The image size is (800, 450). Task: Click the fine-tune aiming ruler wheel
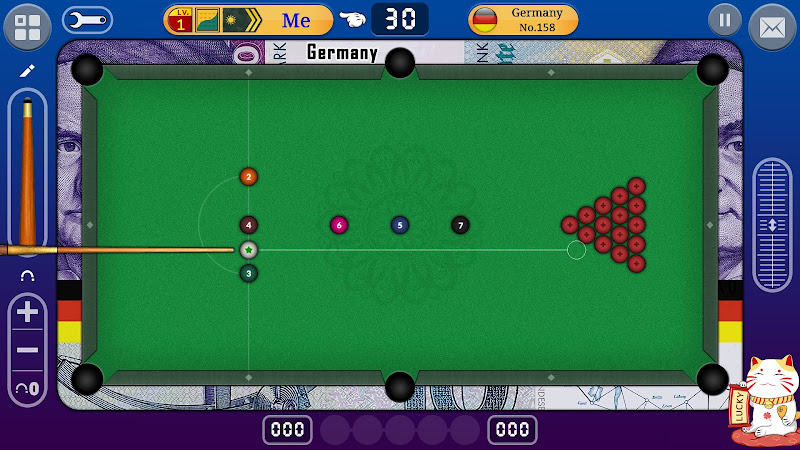(772, 224)
